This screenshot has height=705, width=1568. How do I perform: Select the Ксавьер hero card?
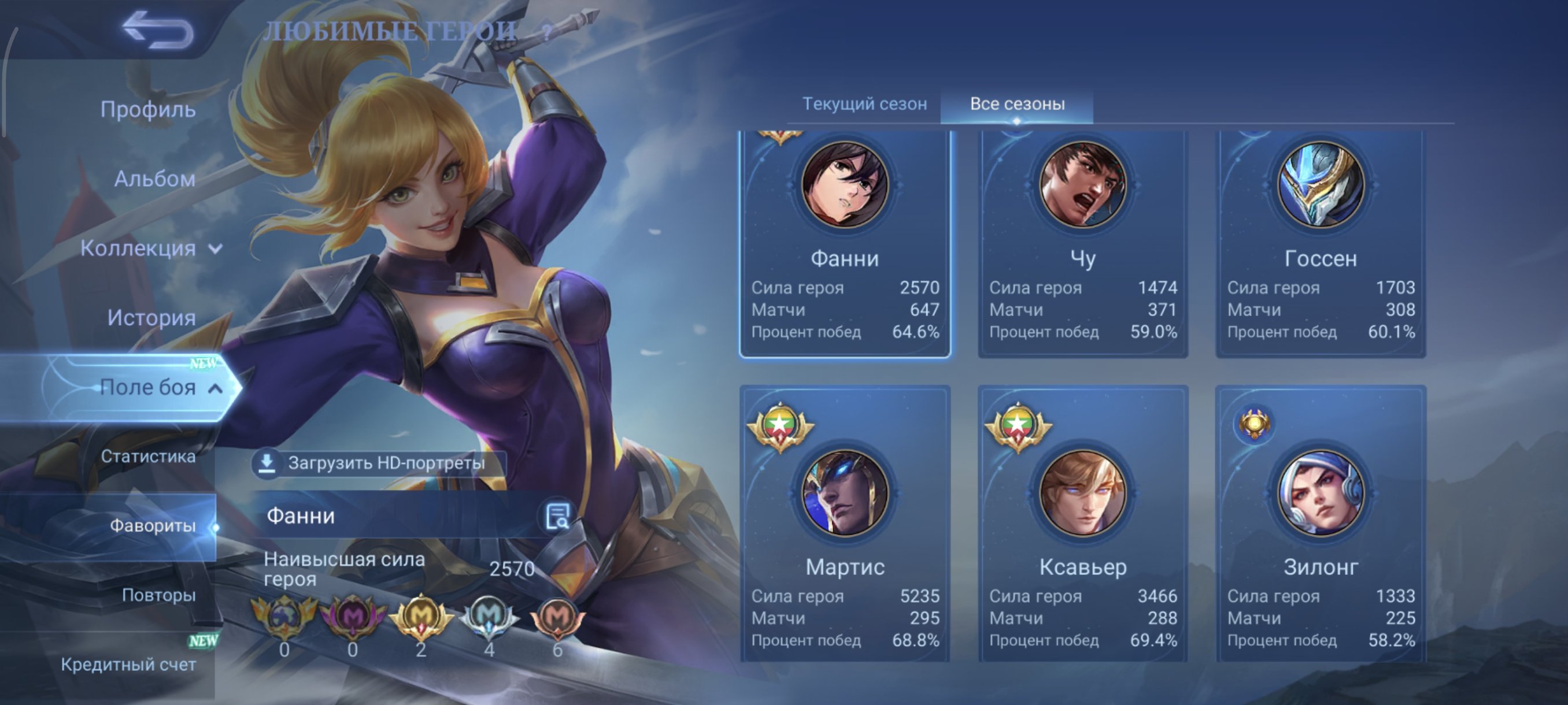point(1083,523)
